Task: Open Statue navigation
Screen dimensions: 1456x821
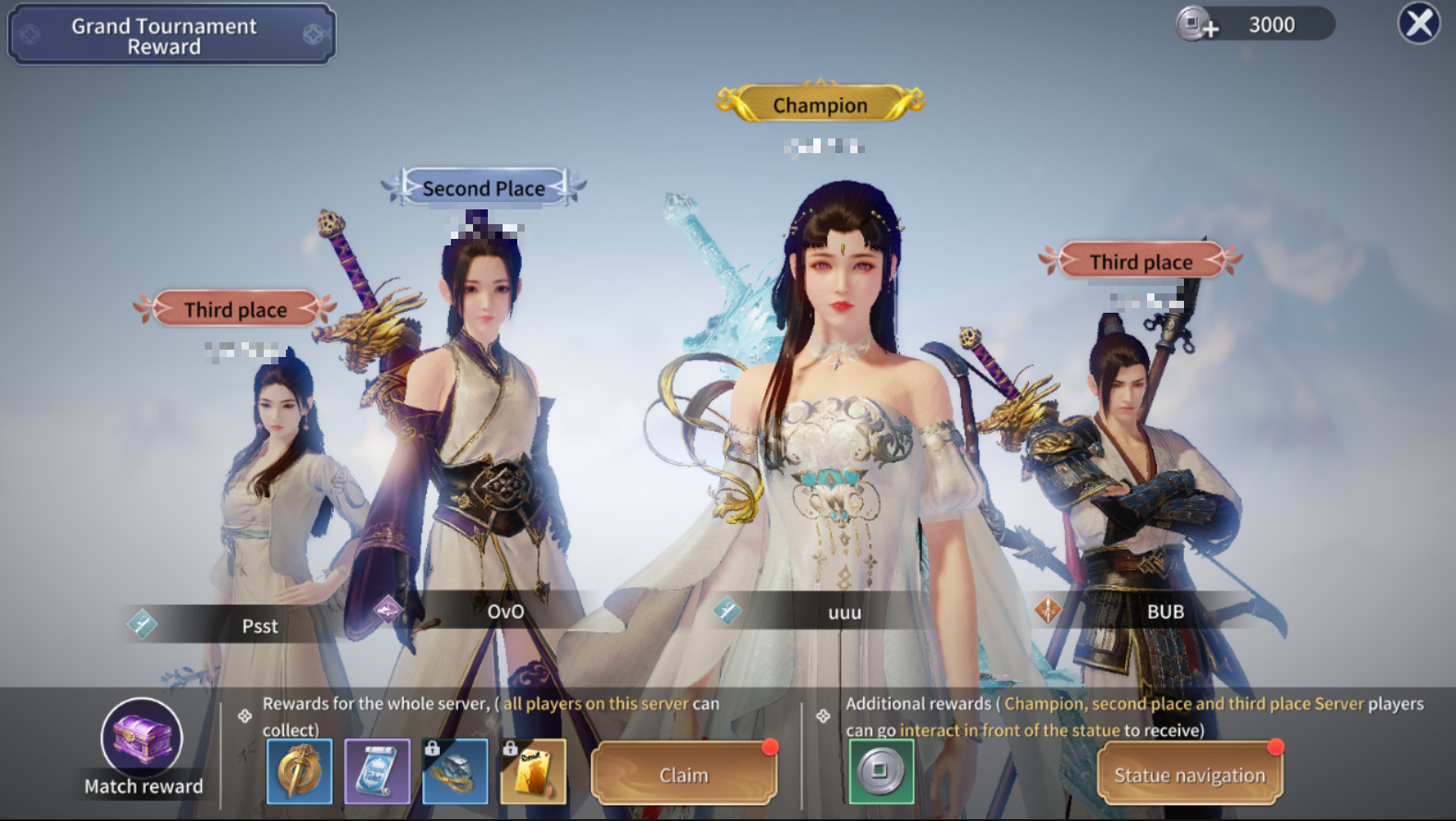Action: (x=1189, y=775)
